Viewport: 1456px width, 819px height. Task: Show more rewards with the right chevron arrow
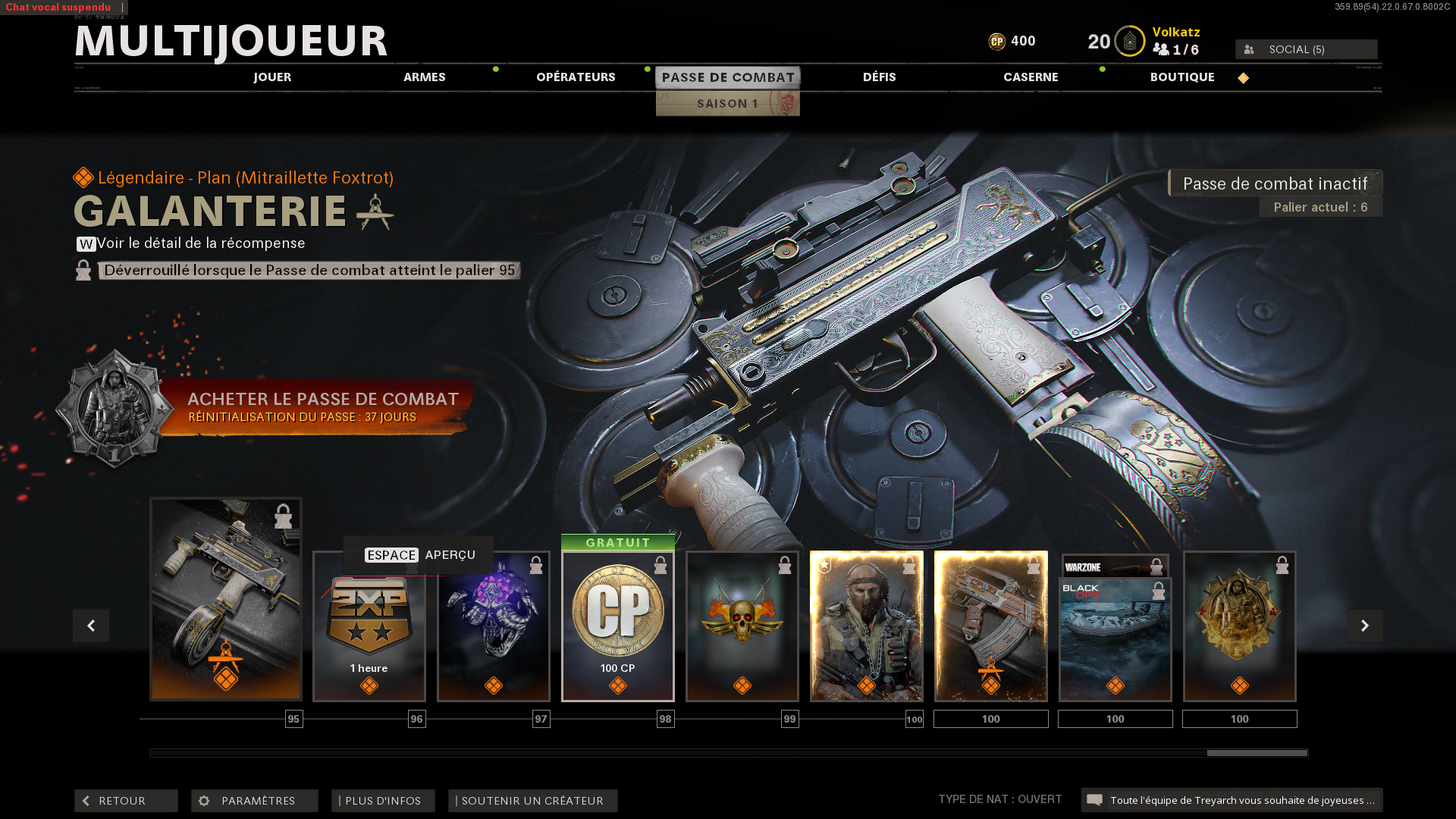1365,626
